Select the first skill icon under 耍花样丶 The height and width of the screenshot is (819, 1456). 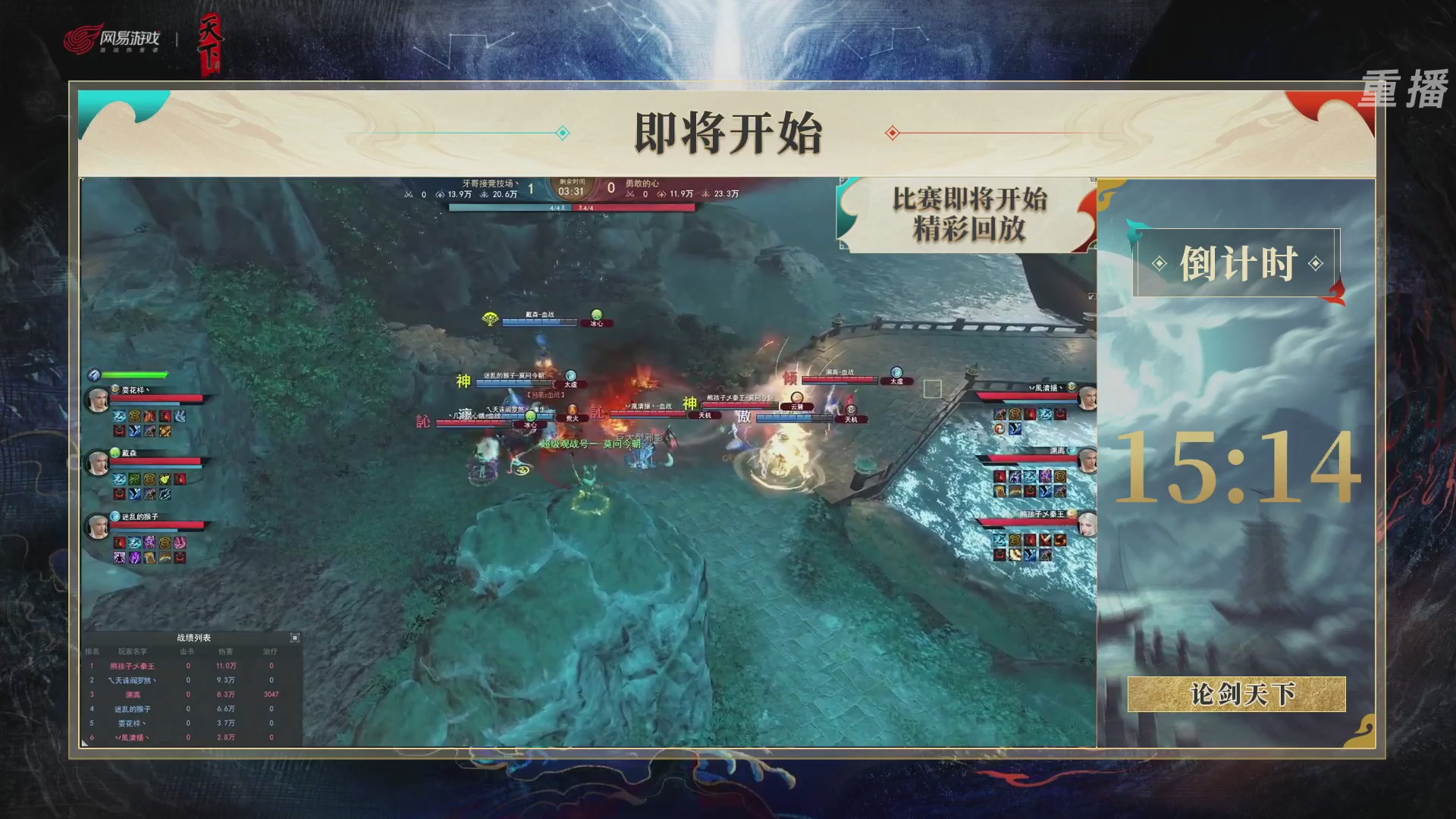(119, 416)
